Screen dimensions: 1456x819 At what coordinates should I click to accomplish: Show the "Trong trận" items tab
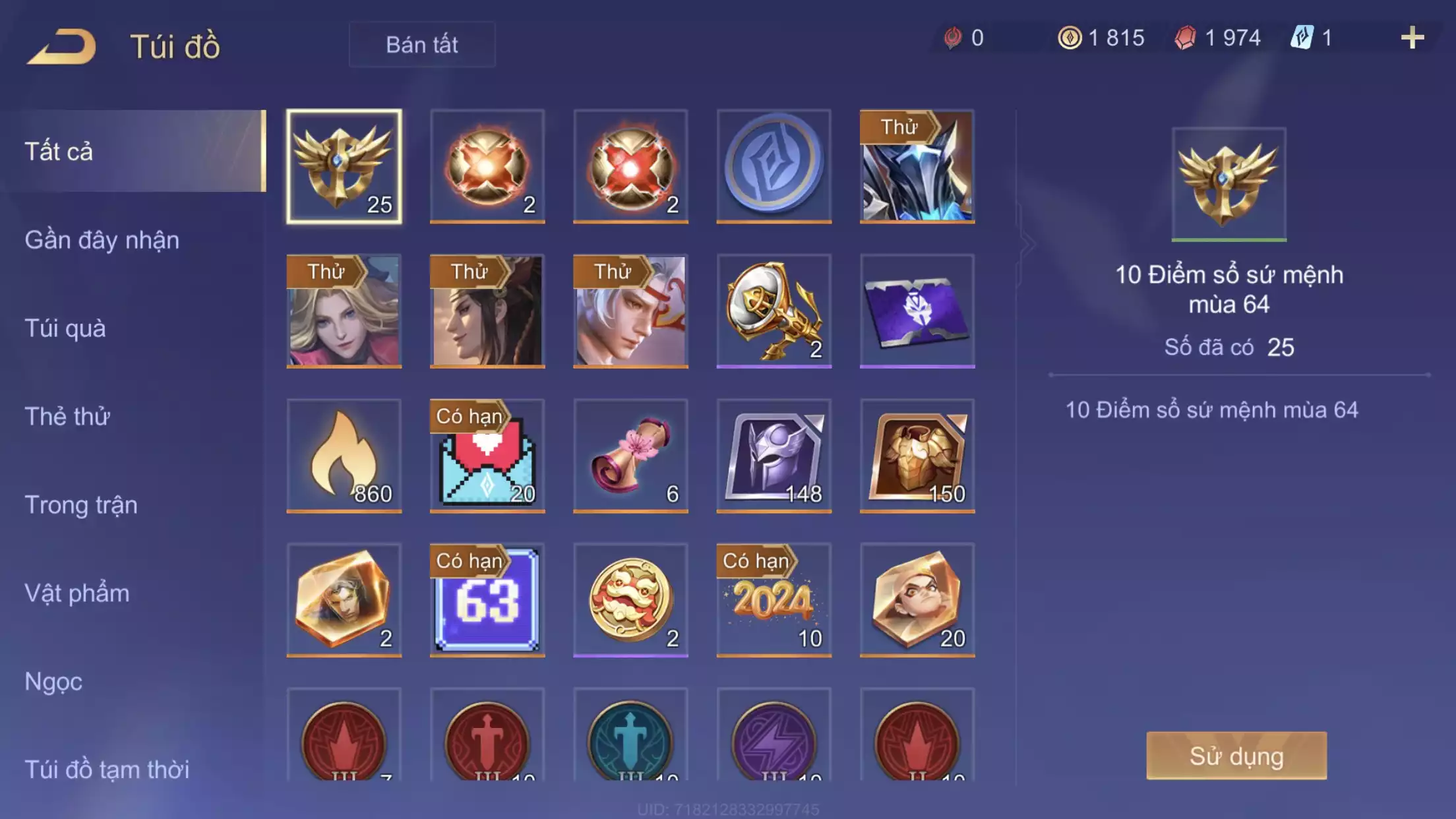(81, 505)
